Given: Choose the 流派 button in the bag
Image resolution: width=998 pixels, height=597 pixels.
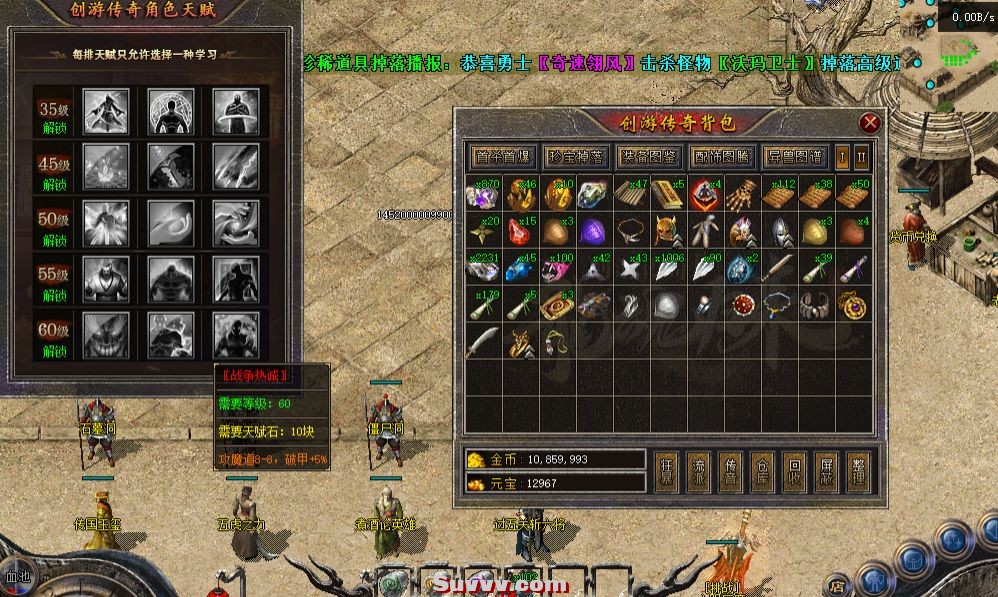Looking at the screenshot, I should click(699, 472).
